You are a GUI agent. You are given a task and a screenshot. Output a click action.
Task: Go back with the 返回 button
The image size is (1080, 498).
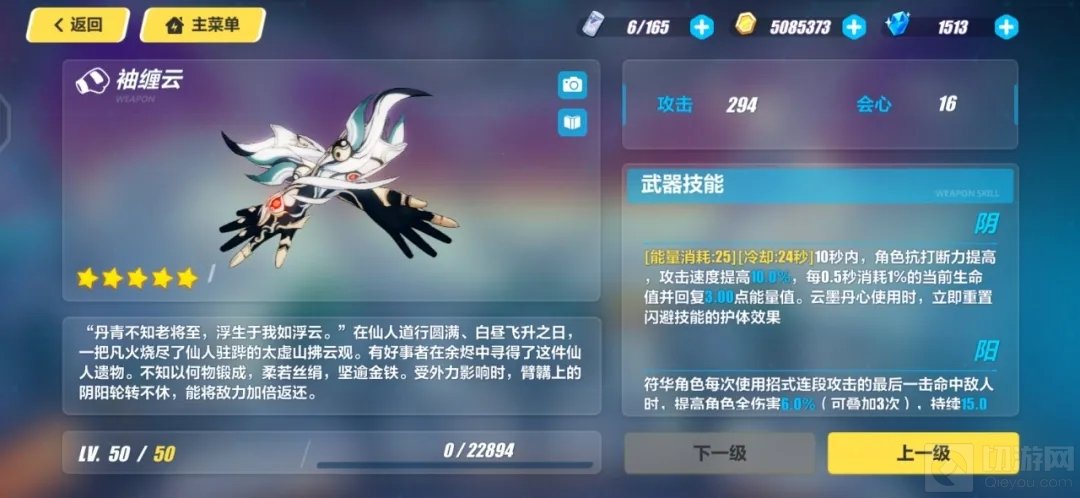(x=78, y=25)
